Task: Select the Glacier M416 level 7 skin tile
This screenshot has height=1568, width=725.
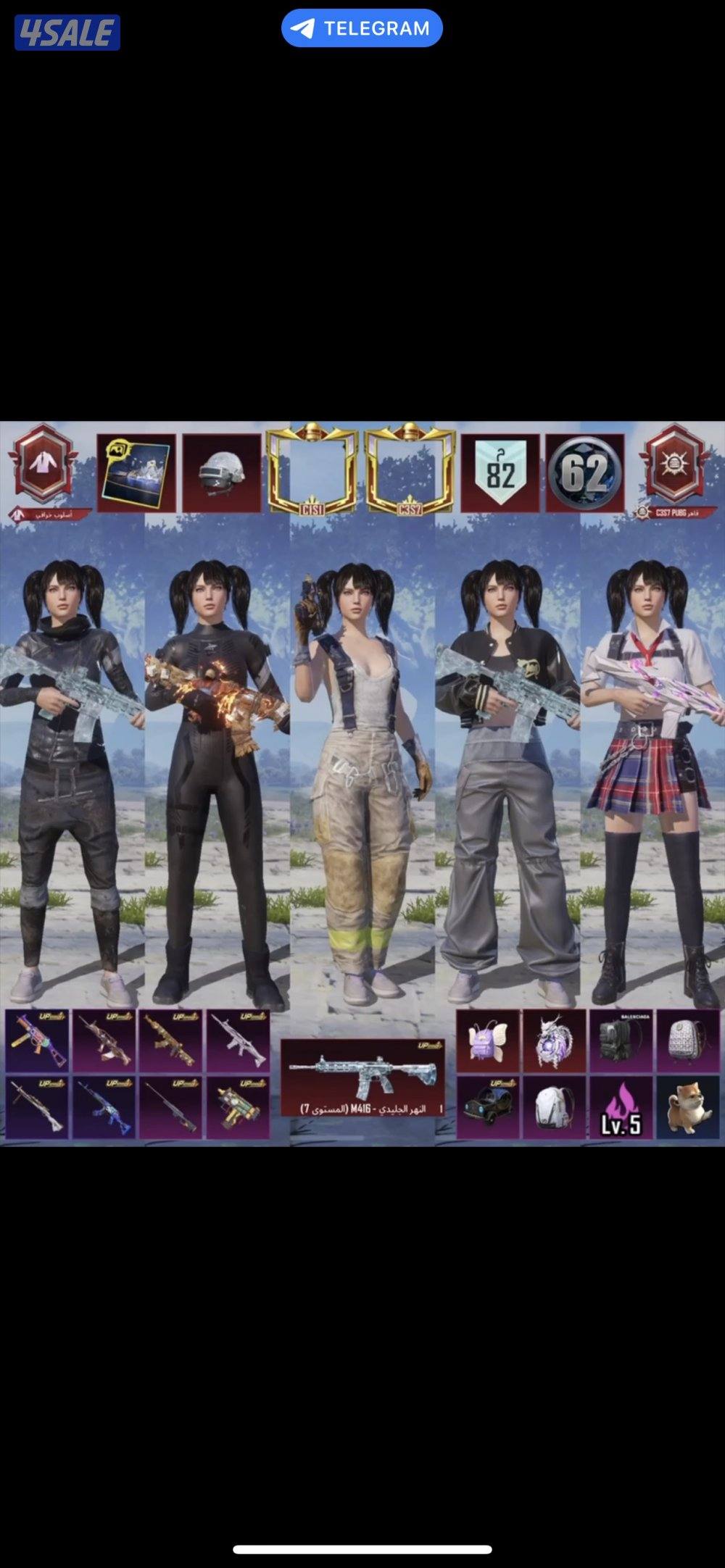Action: pos(362,1077)
